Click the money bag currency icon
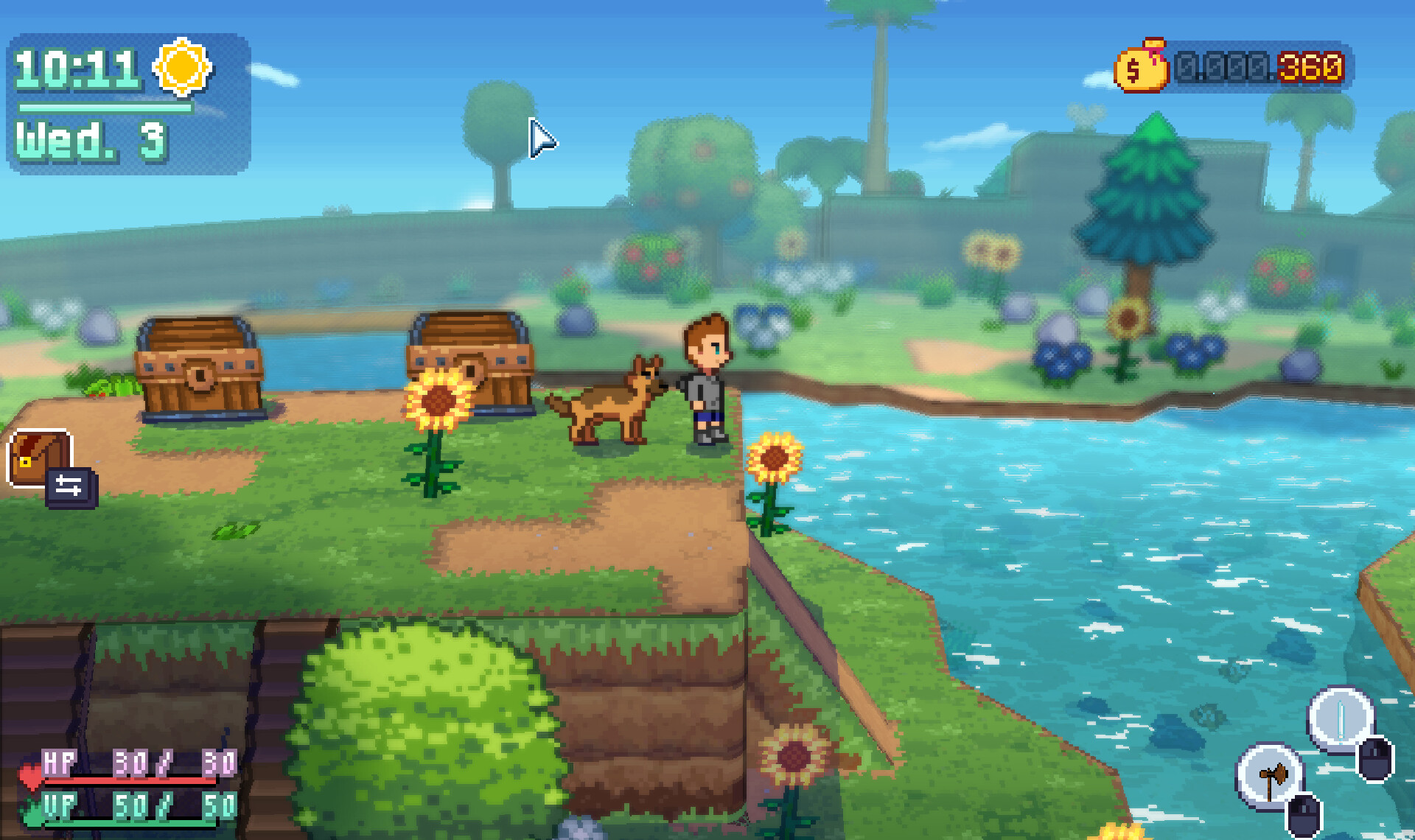The width and height of the screenshot is (1415, 840). (1141, 69)
